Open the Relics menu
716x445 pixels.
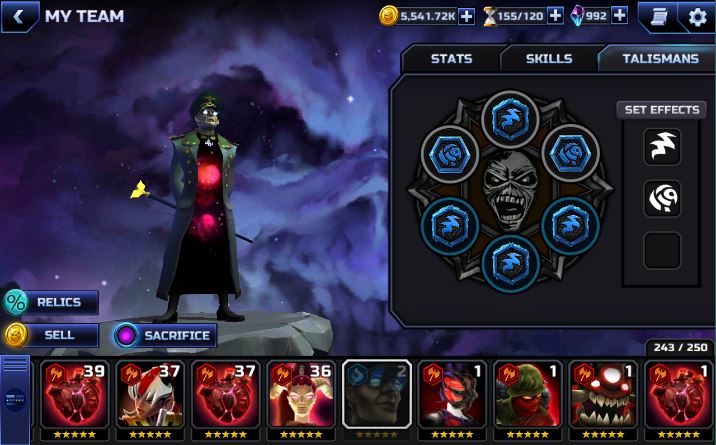51,302
